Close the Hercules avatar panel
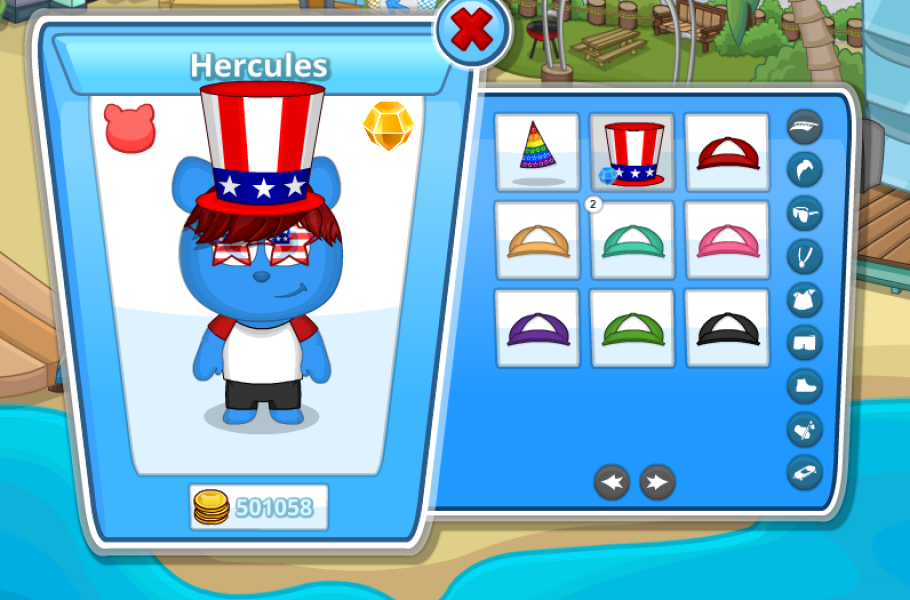Image resolution: width=910 pixels, height=600 pixels. 471,33
